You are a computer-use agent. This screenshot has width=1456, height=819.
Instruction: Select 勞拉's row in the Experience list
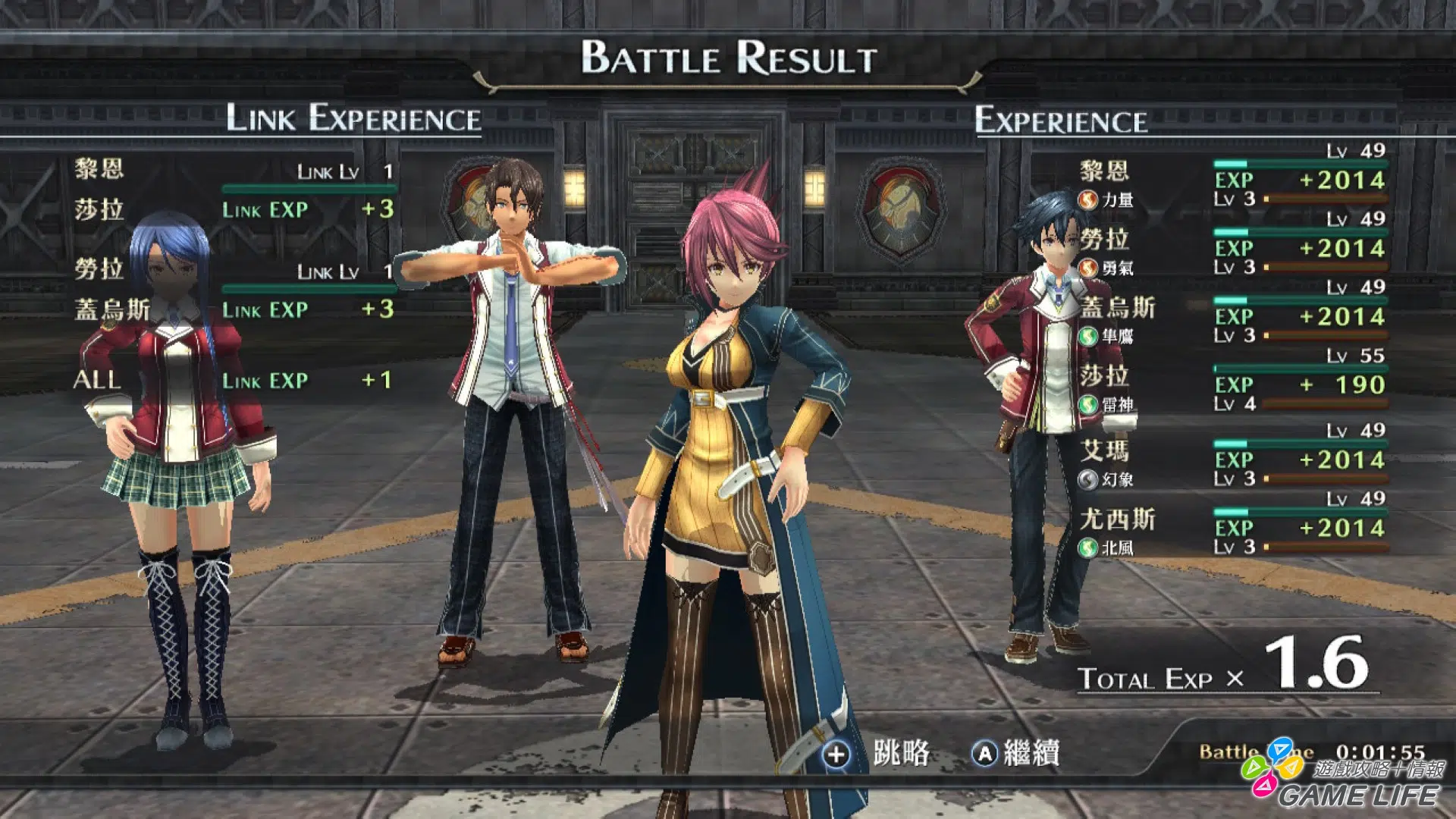point(1104,240)
